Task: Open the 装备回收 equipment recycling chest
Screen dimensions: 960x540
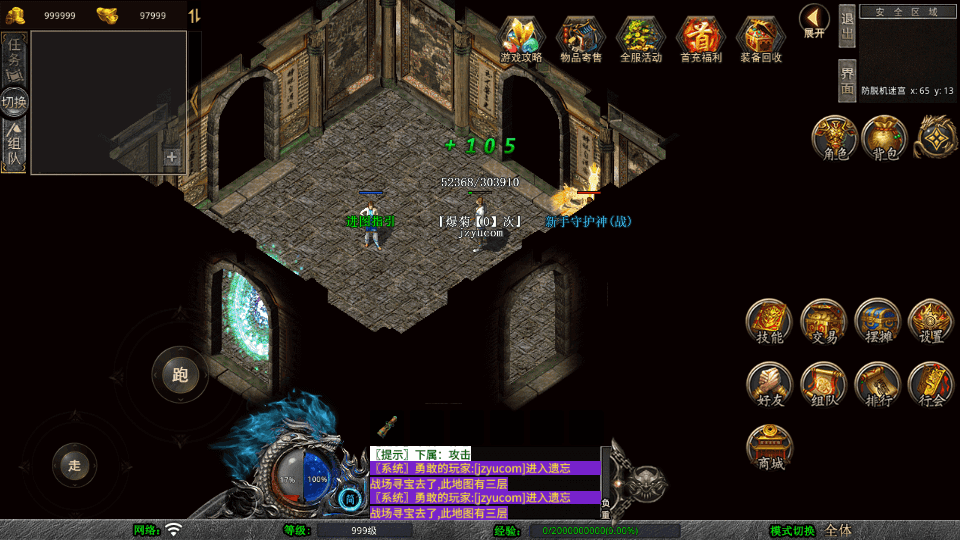Action: tap(761, 38)
